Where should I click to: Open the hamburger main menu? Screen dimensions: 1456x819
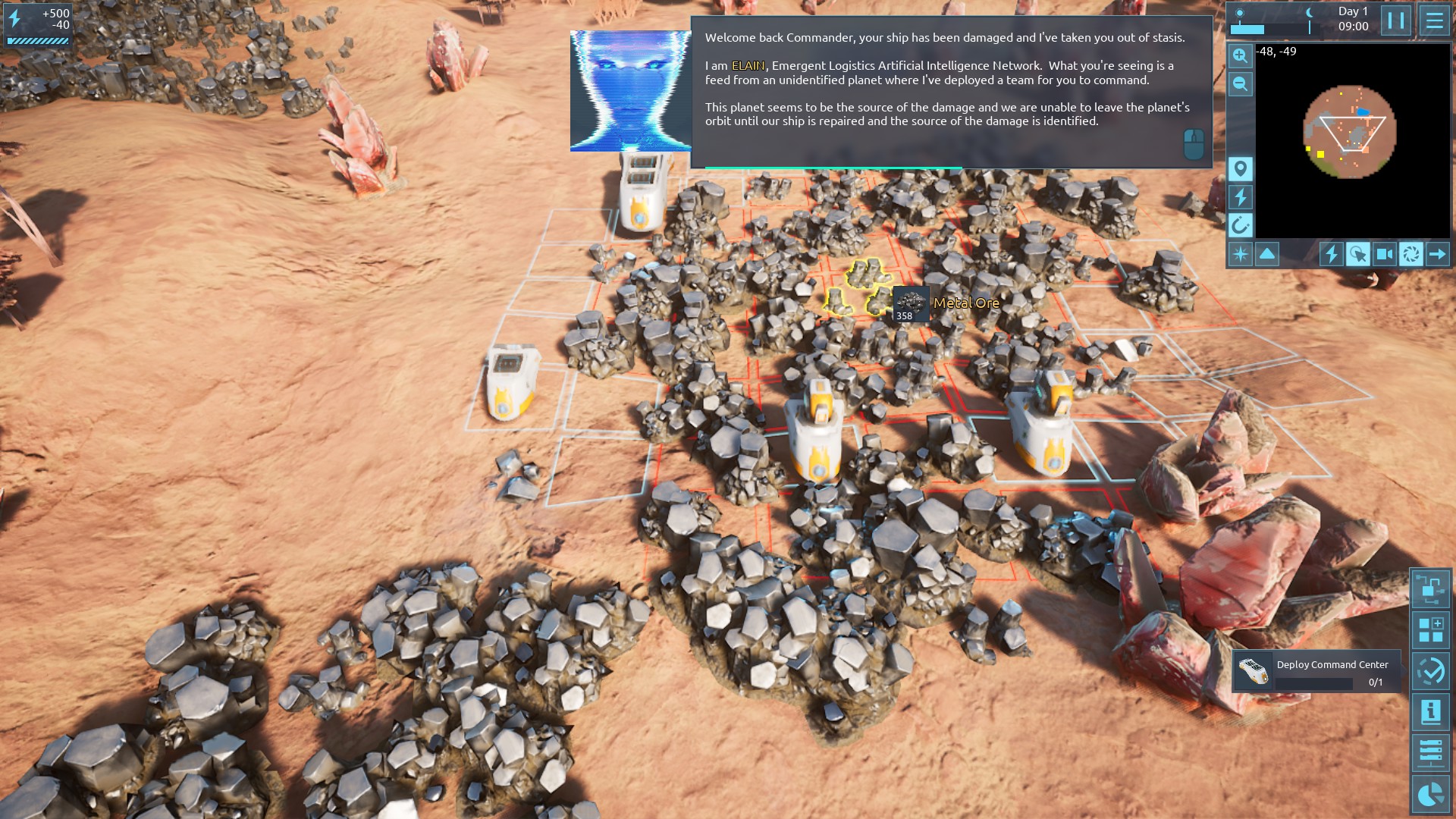[x=1434, y=20]
